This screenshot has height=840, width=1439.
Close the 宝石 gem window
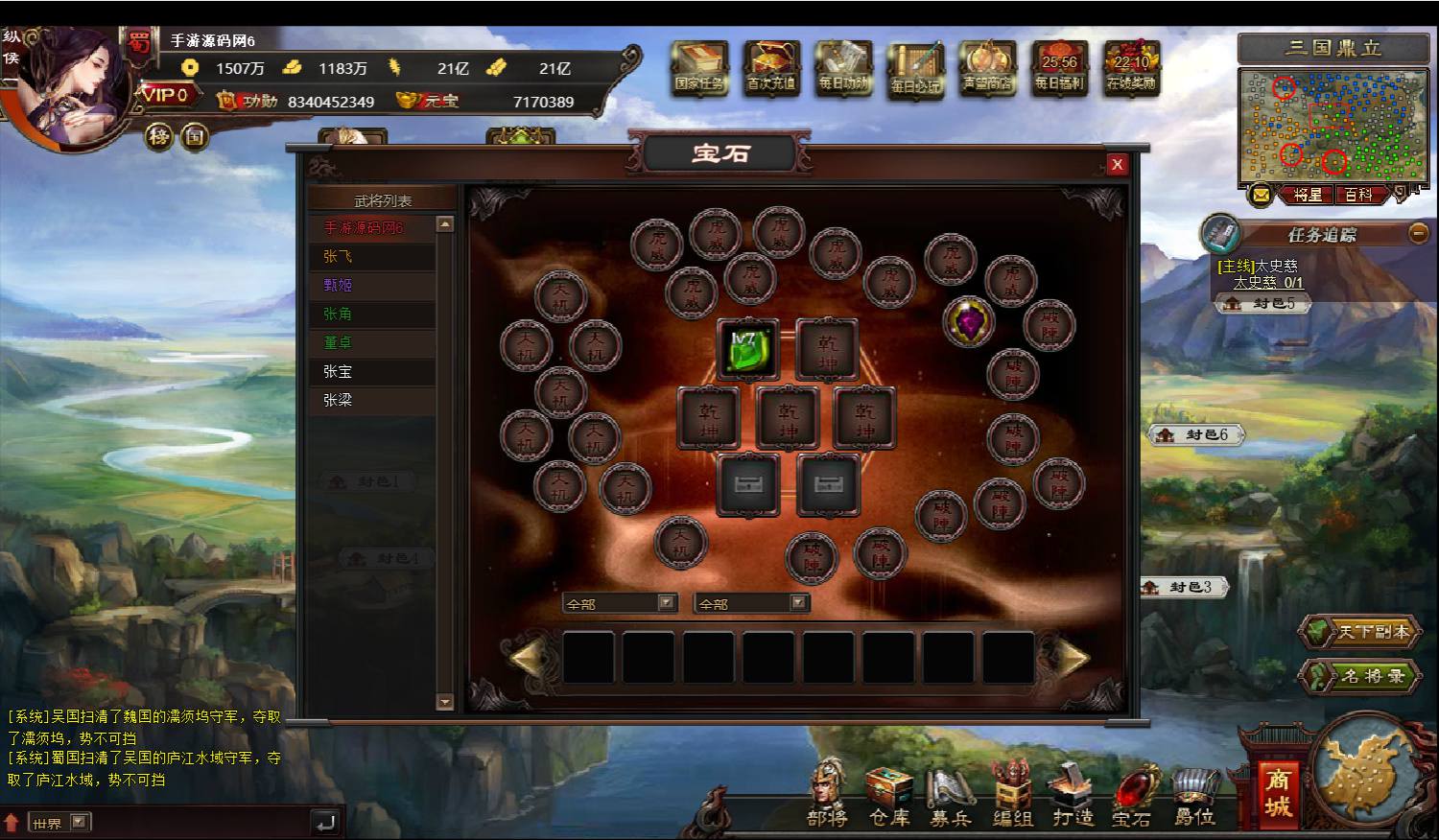(x=1117, y=164)
